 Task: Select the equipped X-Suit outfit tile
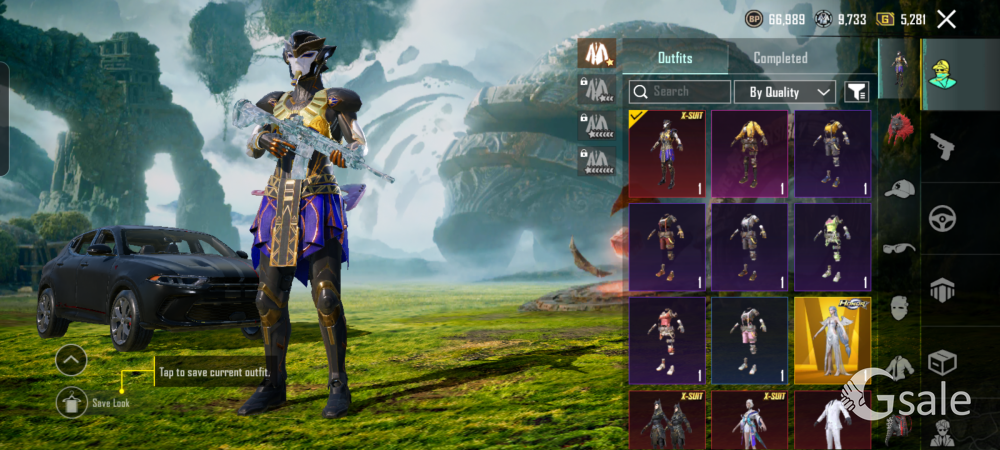tap(666, 153)
